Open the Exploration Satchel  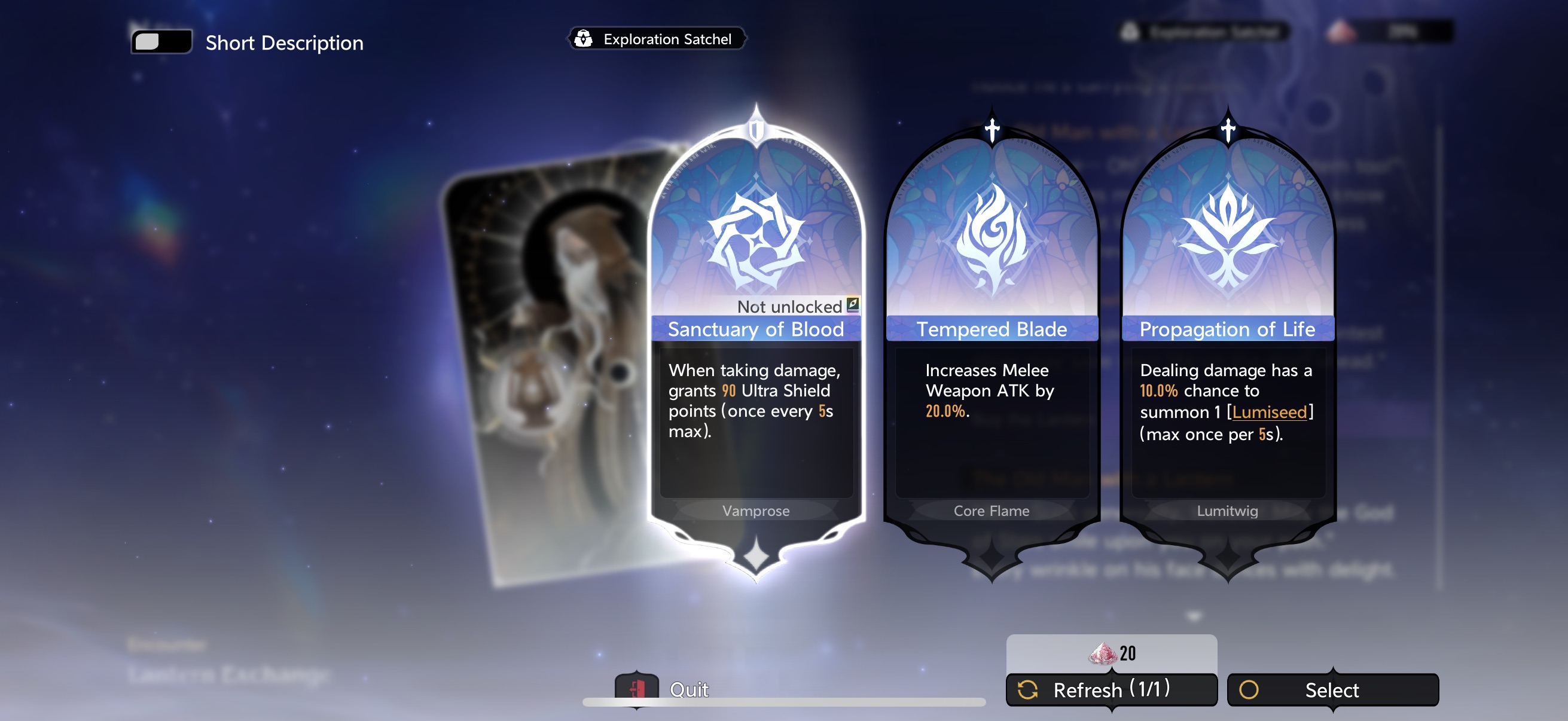point(656,39)
